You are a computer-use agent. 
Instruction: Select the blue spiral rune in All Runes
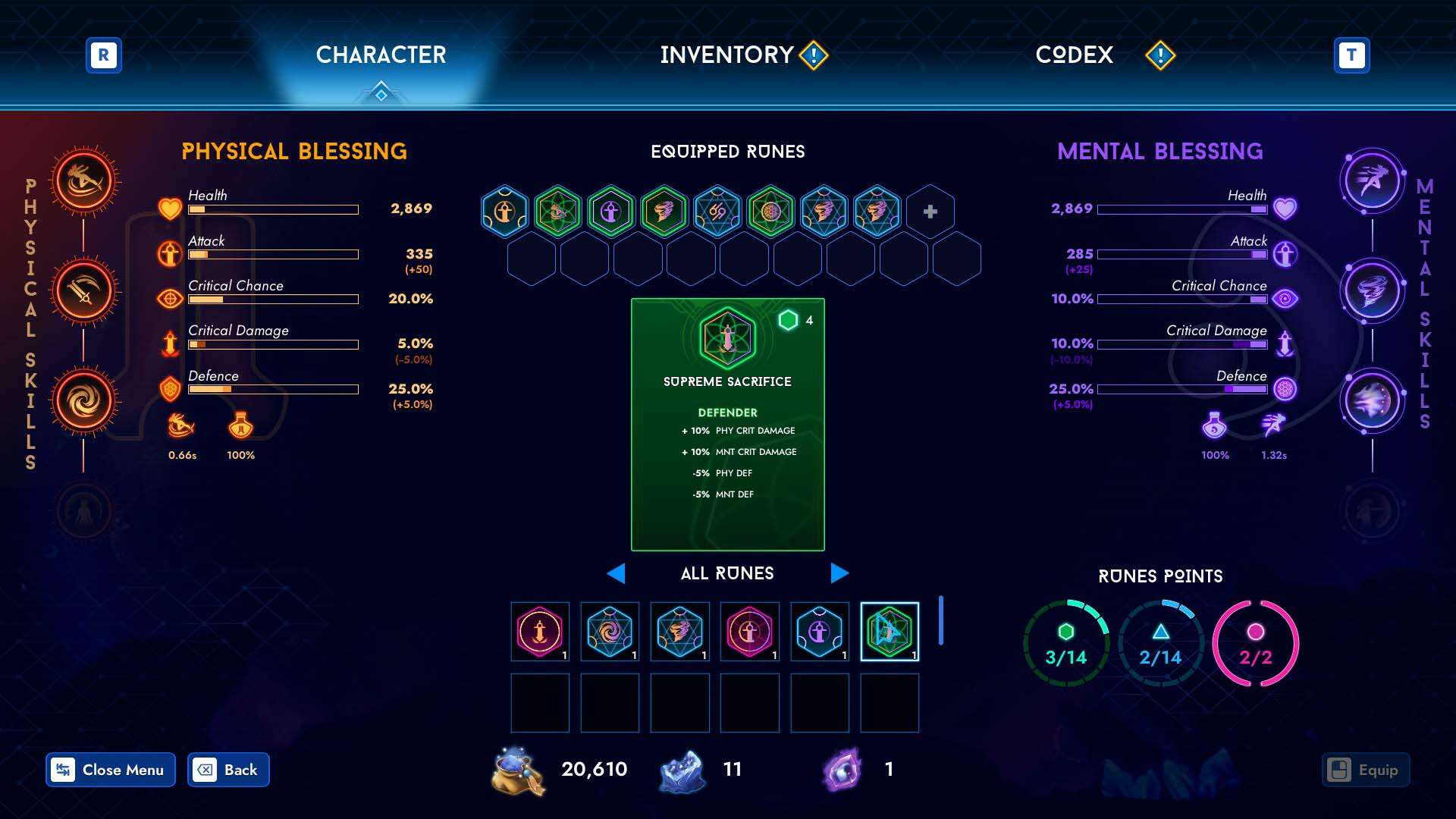tap(610, 632)
